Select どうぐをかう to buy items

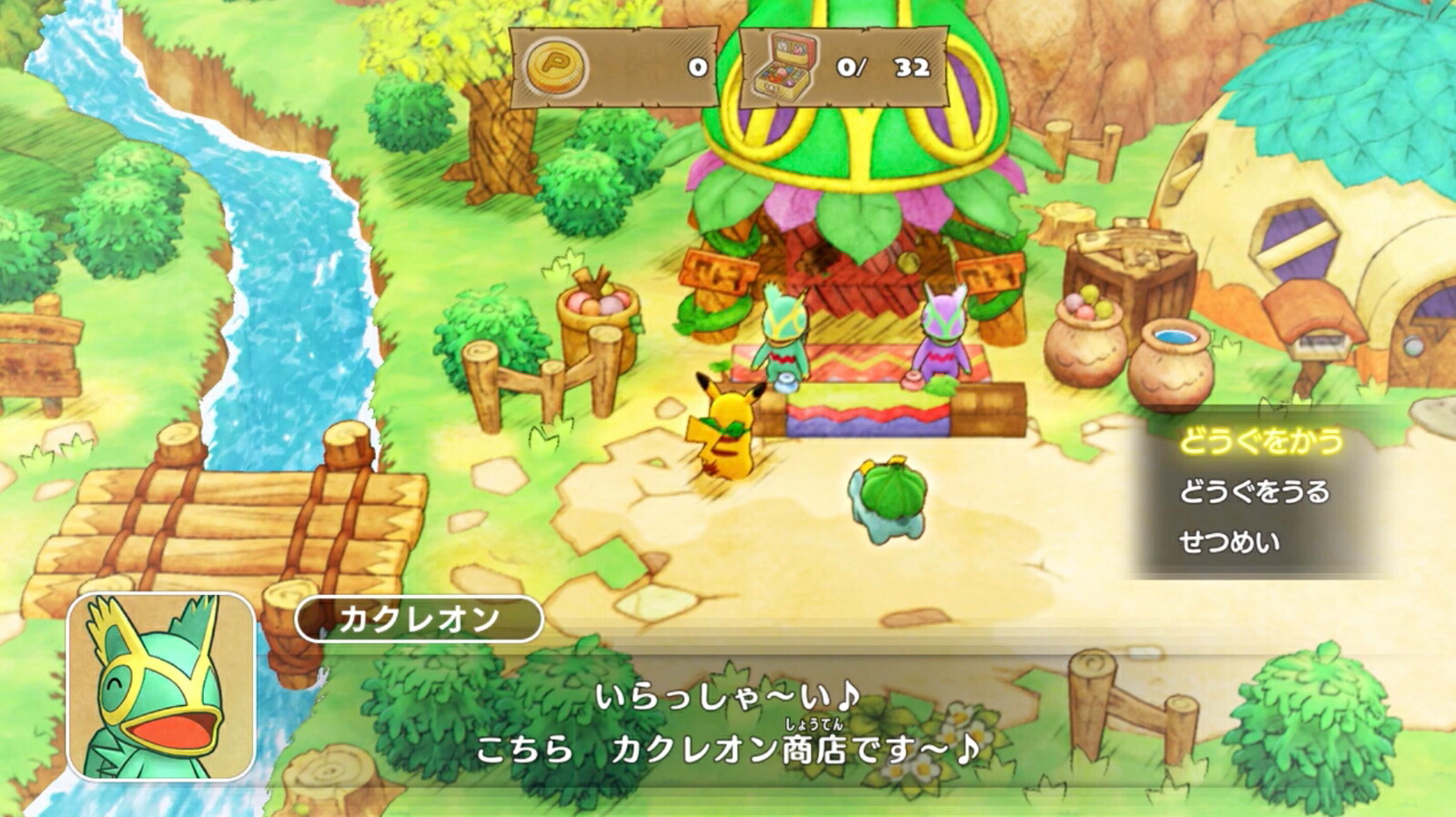click(x=1260, y=441)
